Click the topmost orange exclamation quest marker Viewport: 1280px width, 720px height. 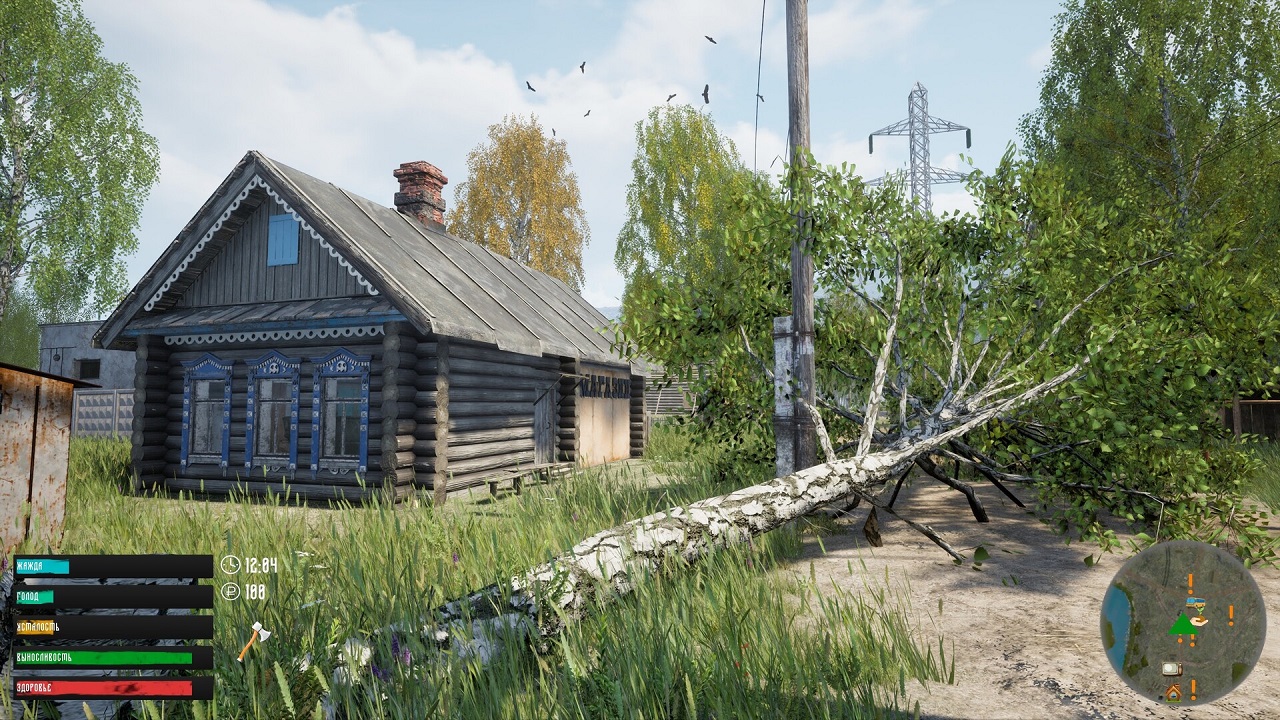pos(1190,582)
